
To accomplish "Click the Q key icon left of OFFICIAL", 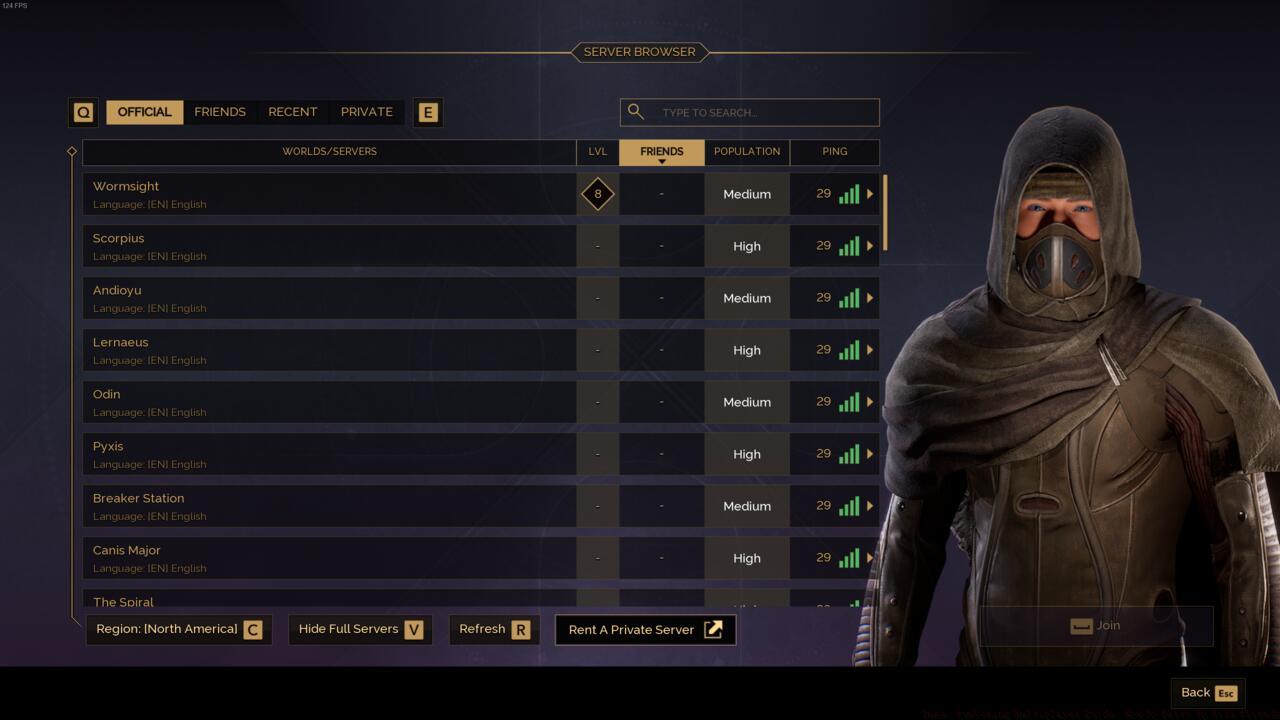I will [83, 112].
